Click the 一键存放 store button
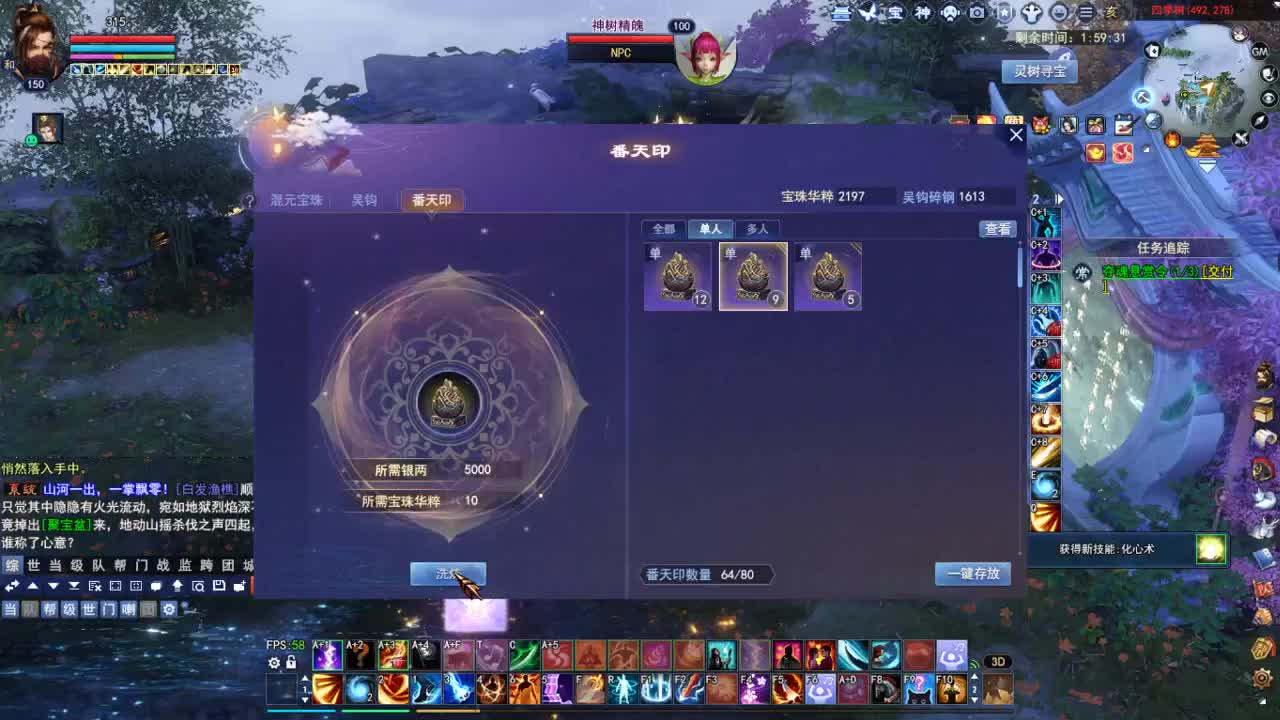The width and height of the screenshot is (1280, 720). pyautogui.click(x=972, y=574)
